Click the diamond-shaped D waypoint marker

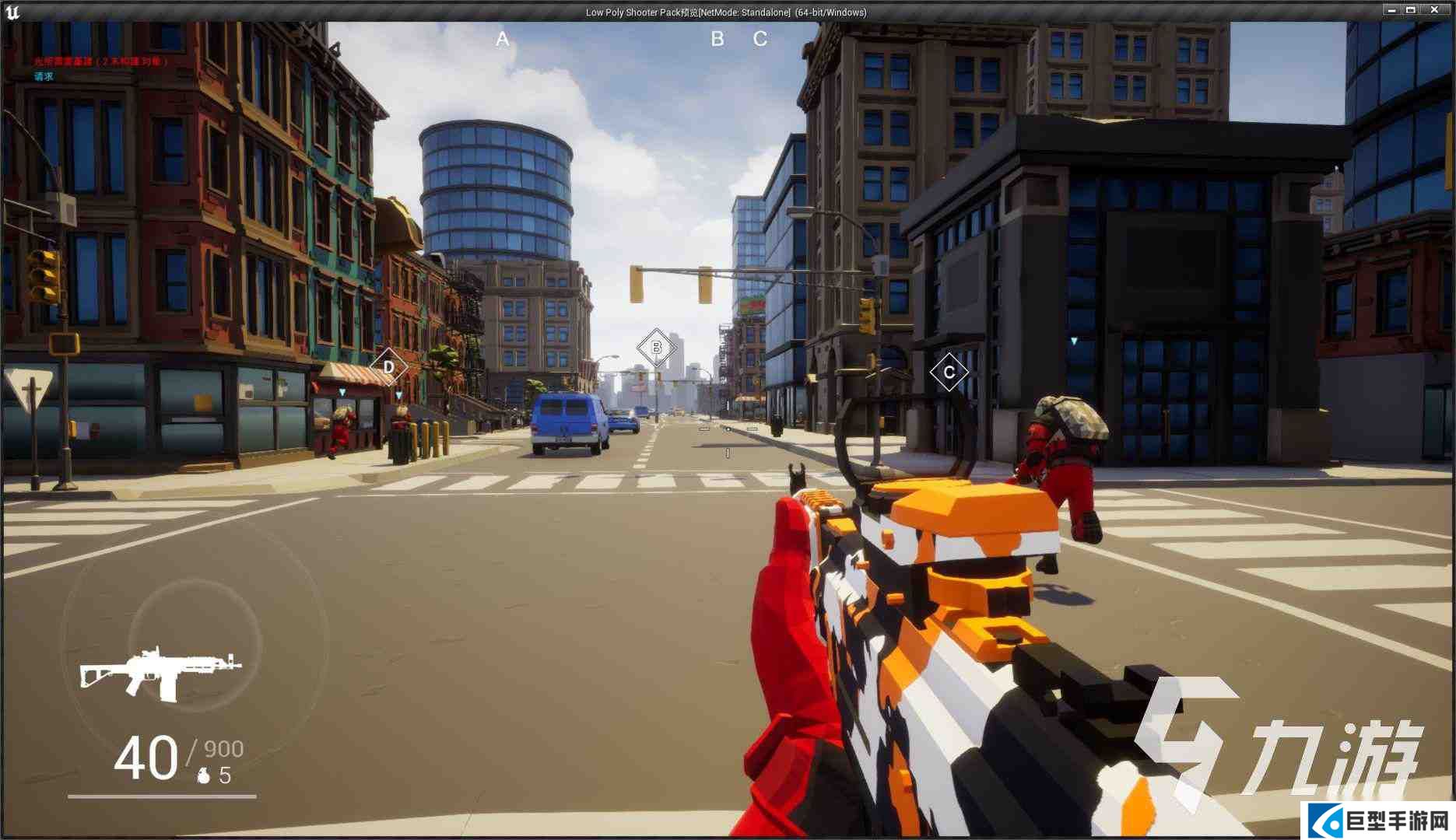388,367
